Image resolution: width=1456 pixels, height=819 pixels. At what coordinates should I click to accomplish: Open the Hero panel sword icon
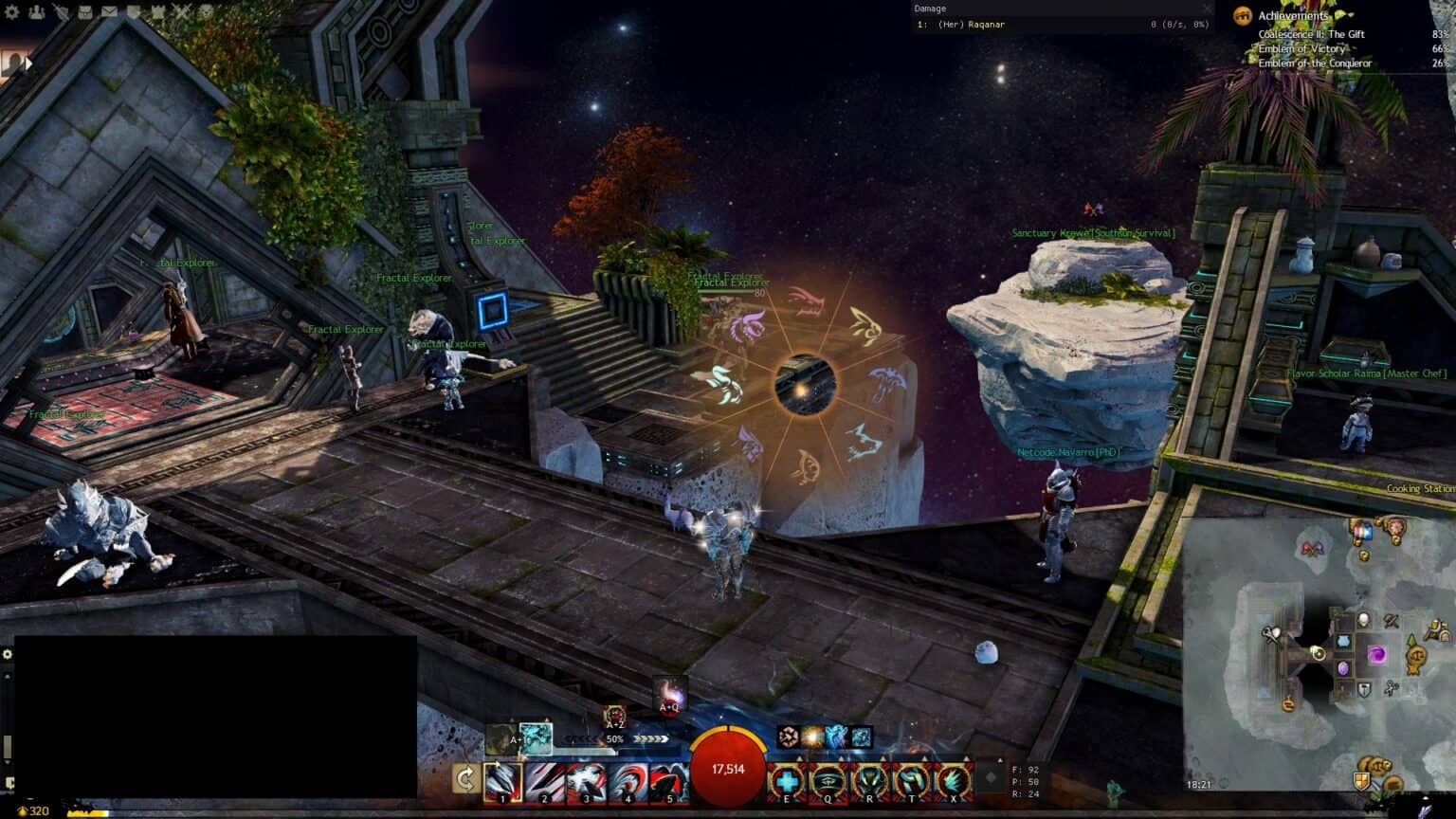[61, 11]
